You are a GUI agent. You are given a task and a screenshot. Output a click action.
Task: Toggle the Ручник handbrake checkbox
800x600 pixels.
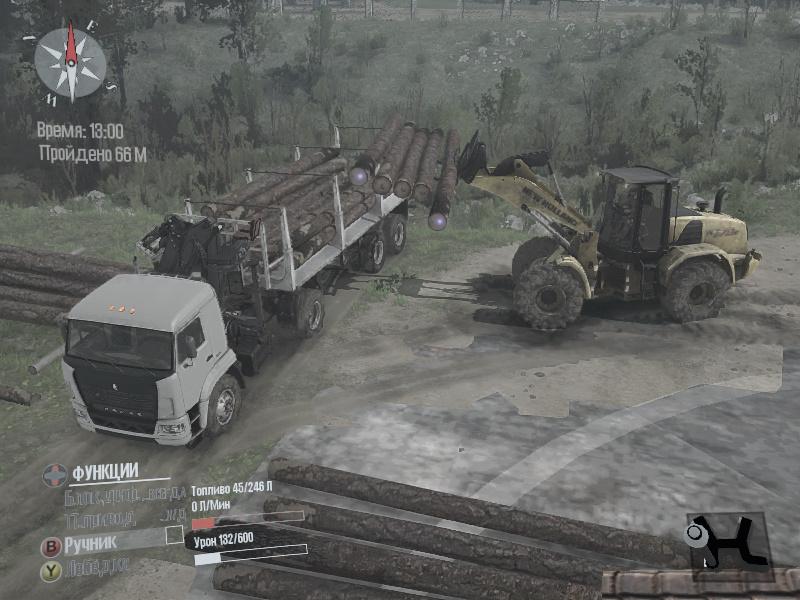[x=174, y=535]
